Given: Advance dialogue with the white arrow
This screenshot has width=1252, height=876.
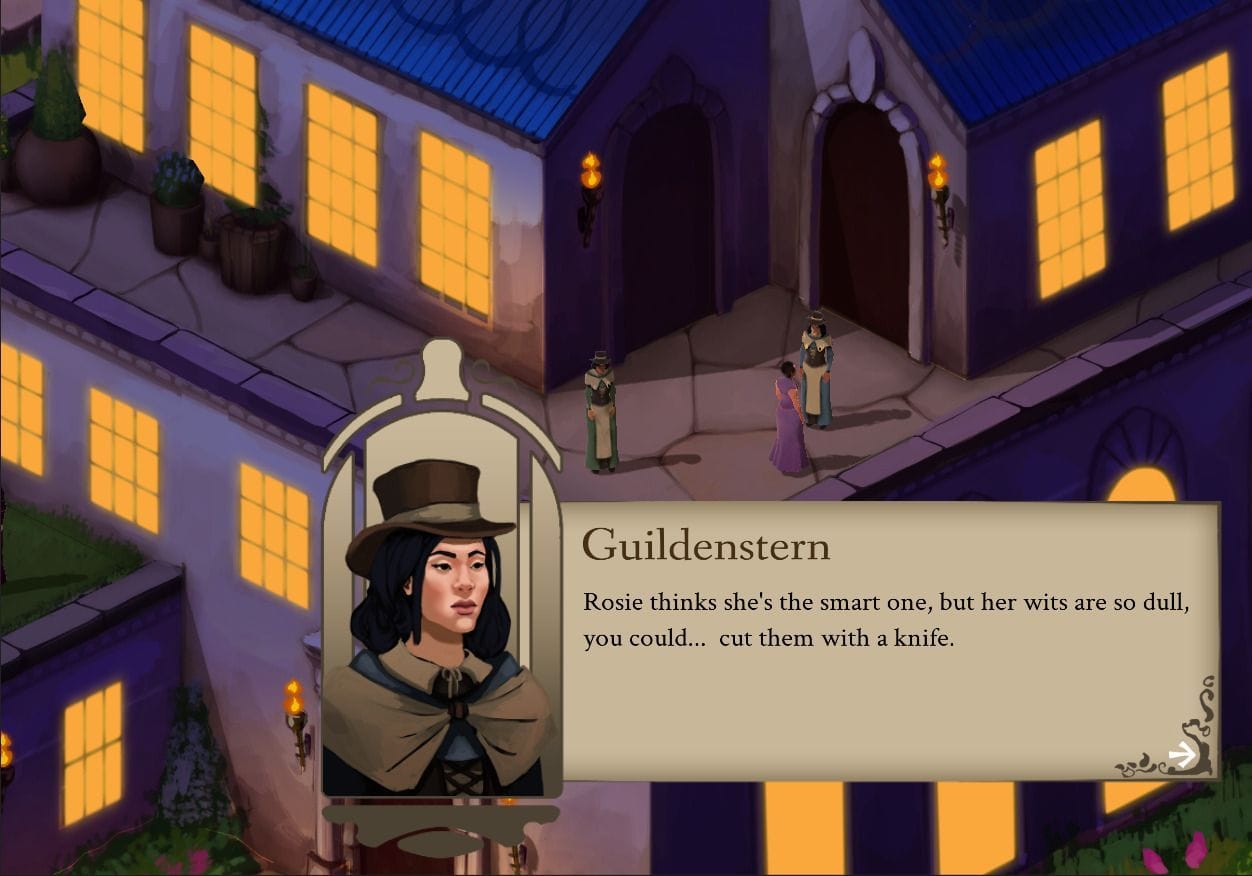Looking at the screenshot, I should coord(1182,755).
